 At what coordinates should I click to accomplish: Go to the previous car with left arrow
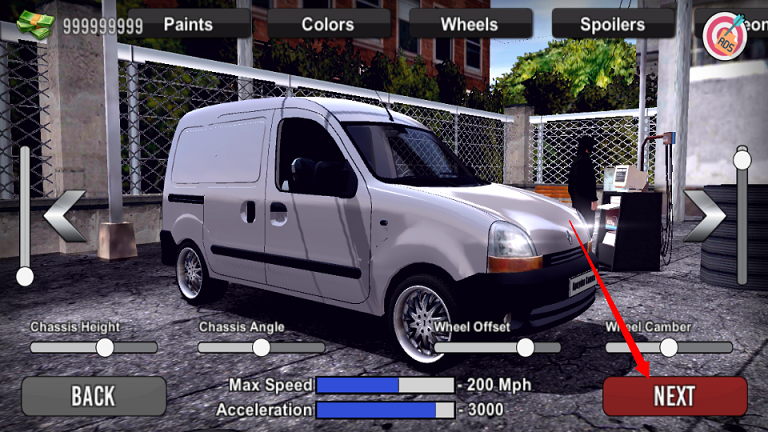coord(66,216)
